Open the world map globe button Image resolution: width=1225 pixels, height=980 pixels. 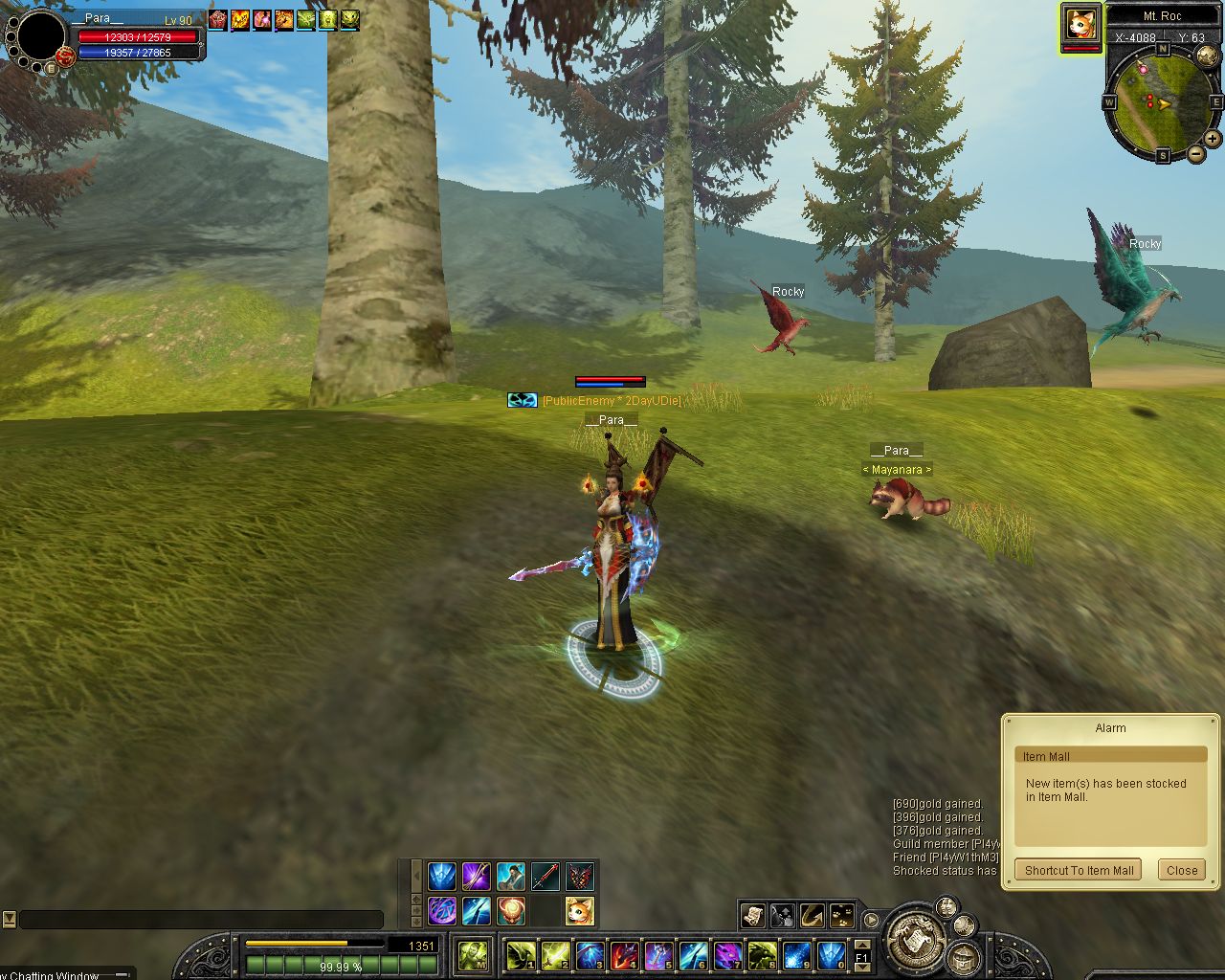pos(1208,56)
